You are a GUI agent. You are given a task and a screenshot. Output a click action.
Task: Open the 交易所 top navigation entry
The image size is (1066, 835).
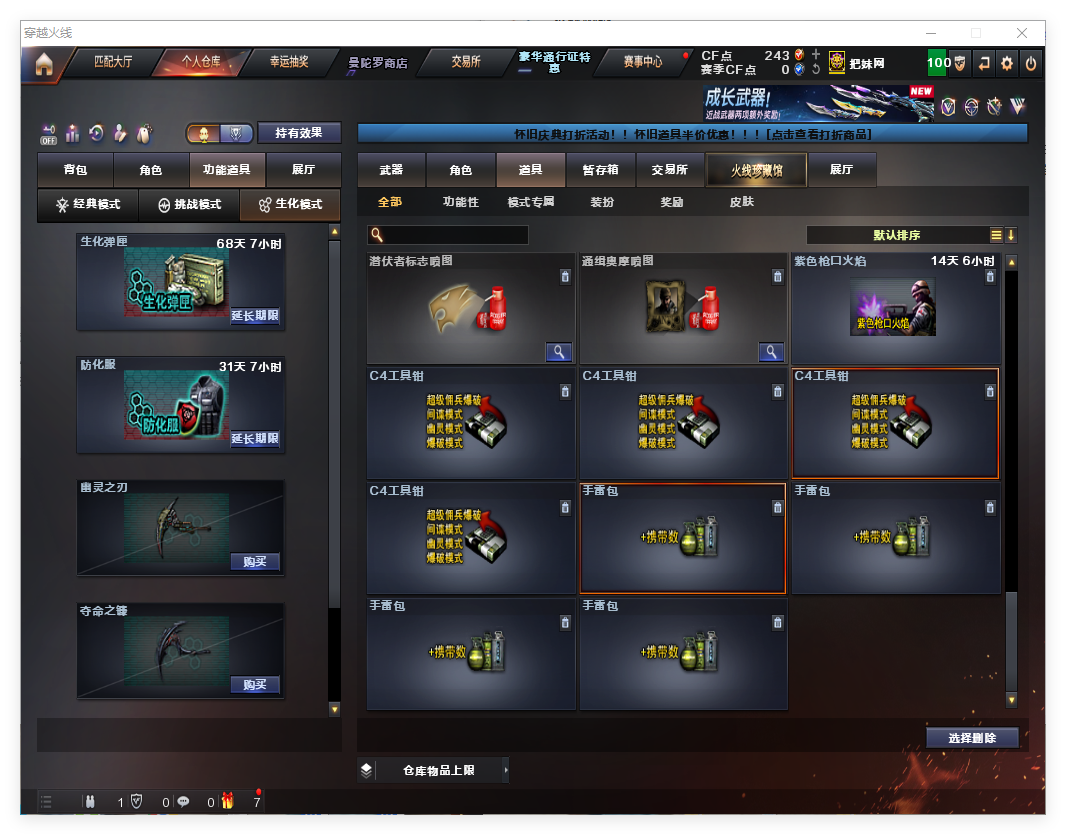point(465,62)
